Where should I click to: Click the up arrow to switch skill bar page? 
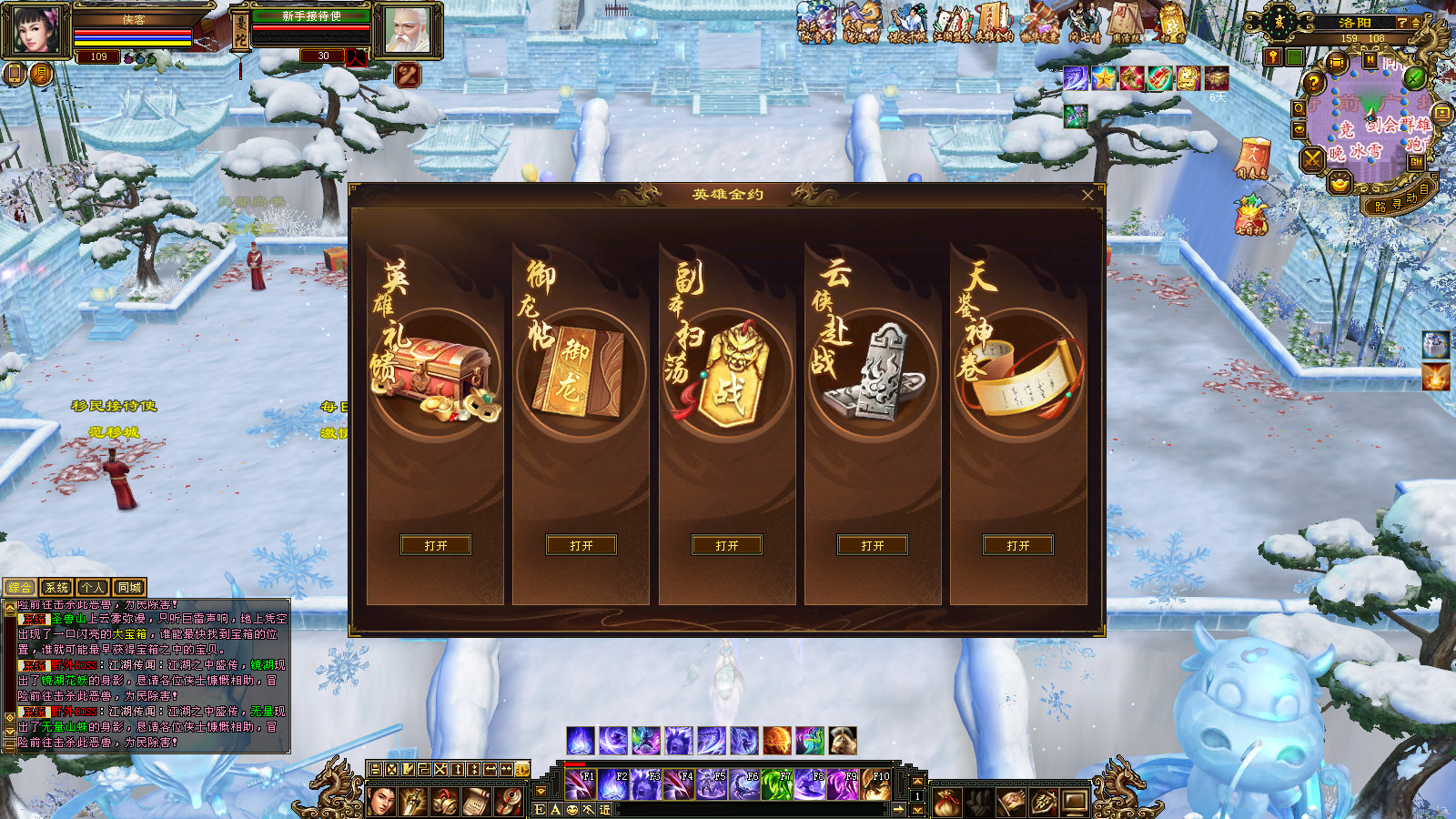tap(917, 782)
